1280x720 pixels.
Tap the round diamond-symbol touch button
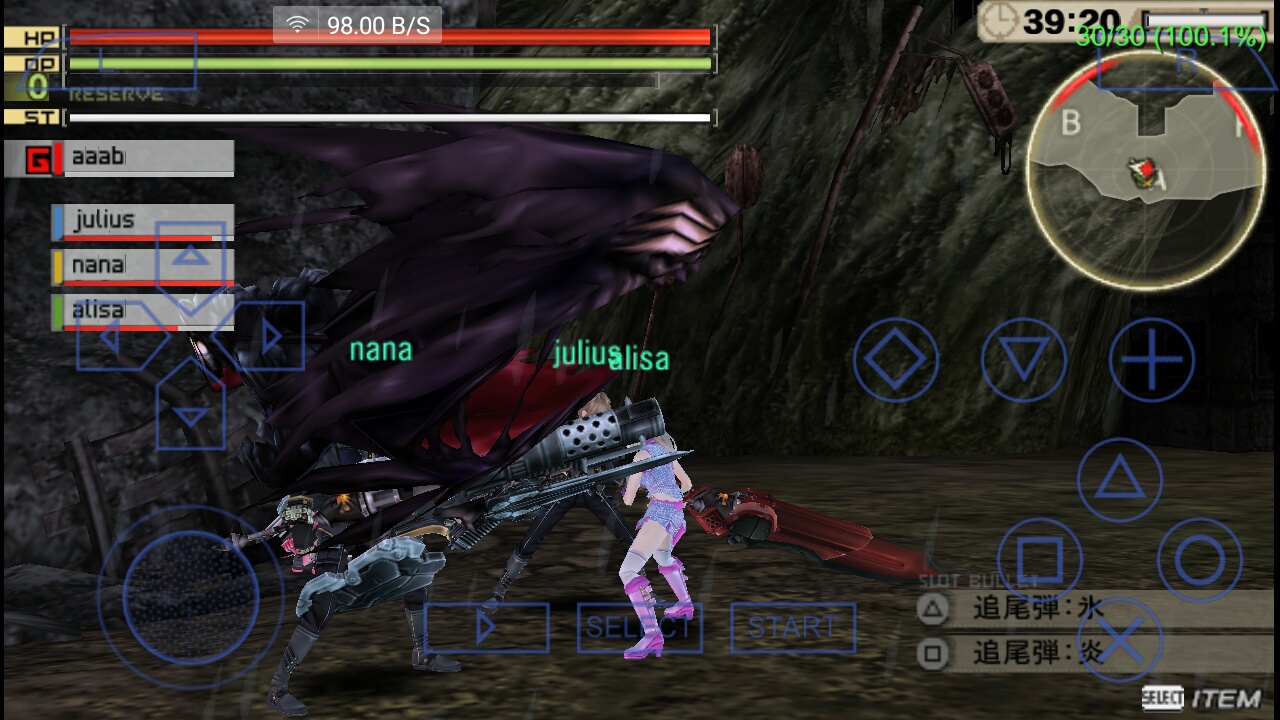(x=895, y=360)
